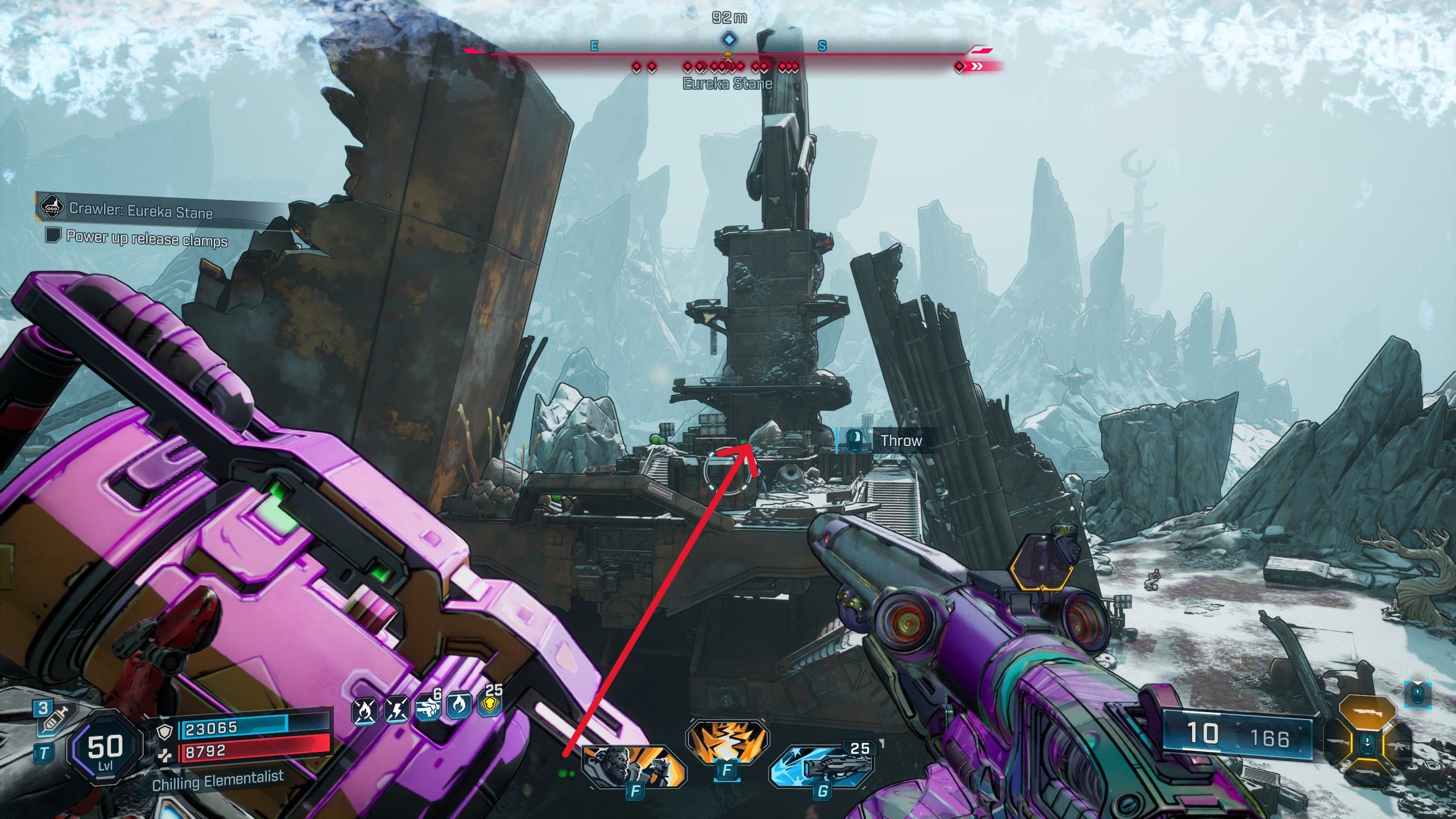Viewport: 1456px width, 819px height.
Task: Click the crossed-out flame status icon
Action: coord(365,710)
